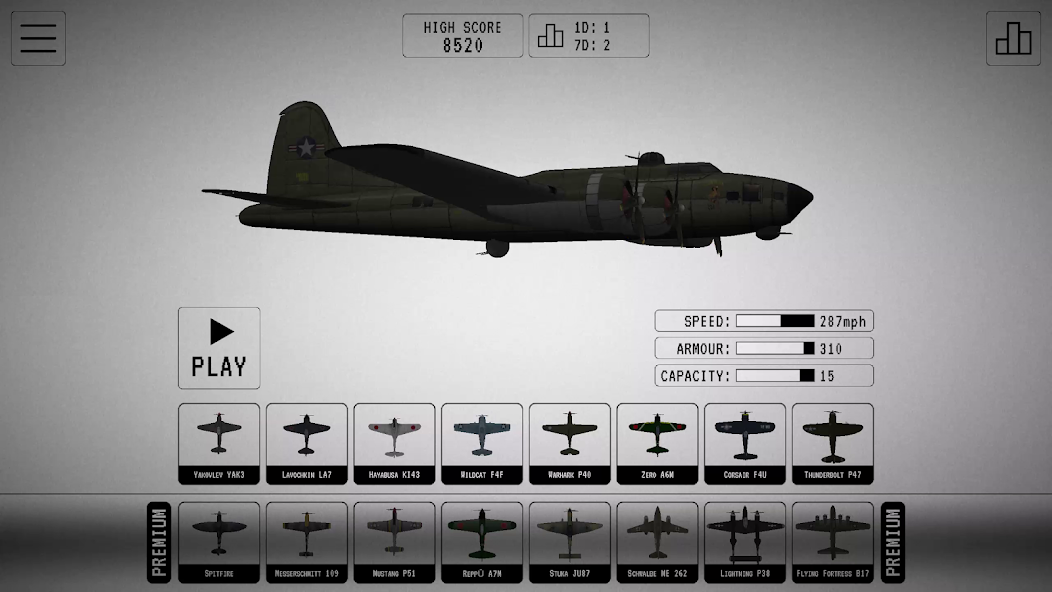The image size is (1052, 592).
Task: Open the leaderboard bar-chart icon
Action: point(1013,38)
